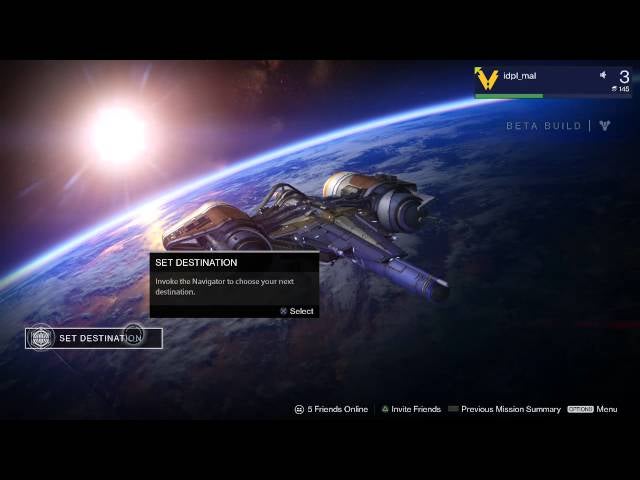Choose Invite Friends
640x480 pixels.
[410, 409]
